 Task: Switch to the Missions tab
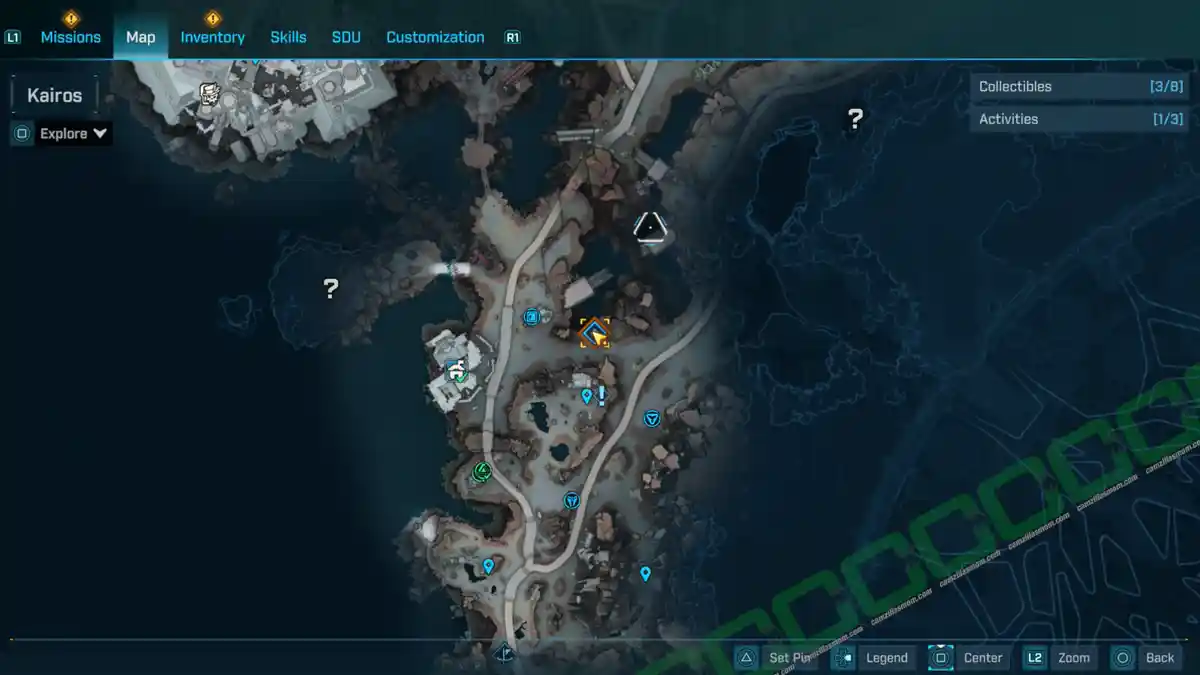pos(70,37)
